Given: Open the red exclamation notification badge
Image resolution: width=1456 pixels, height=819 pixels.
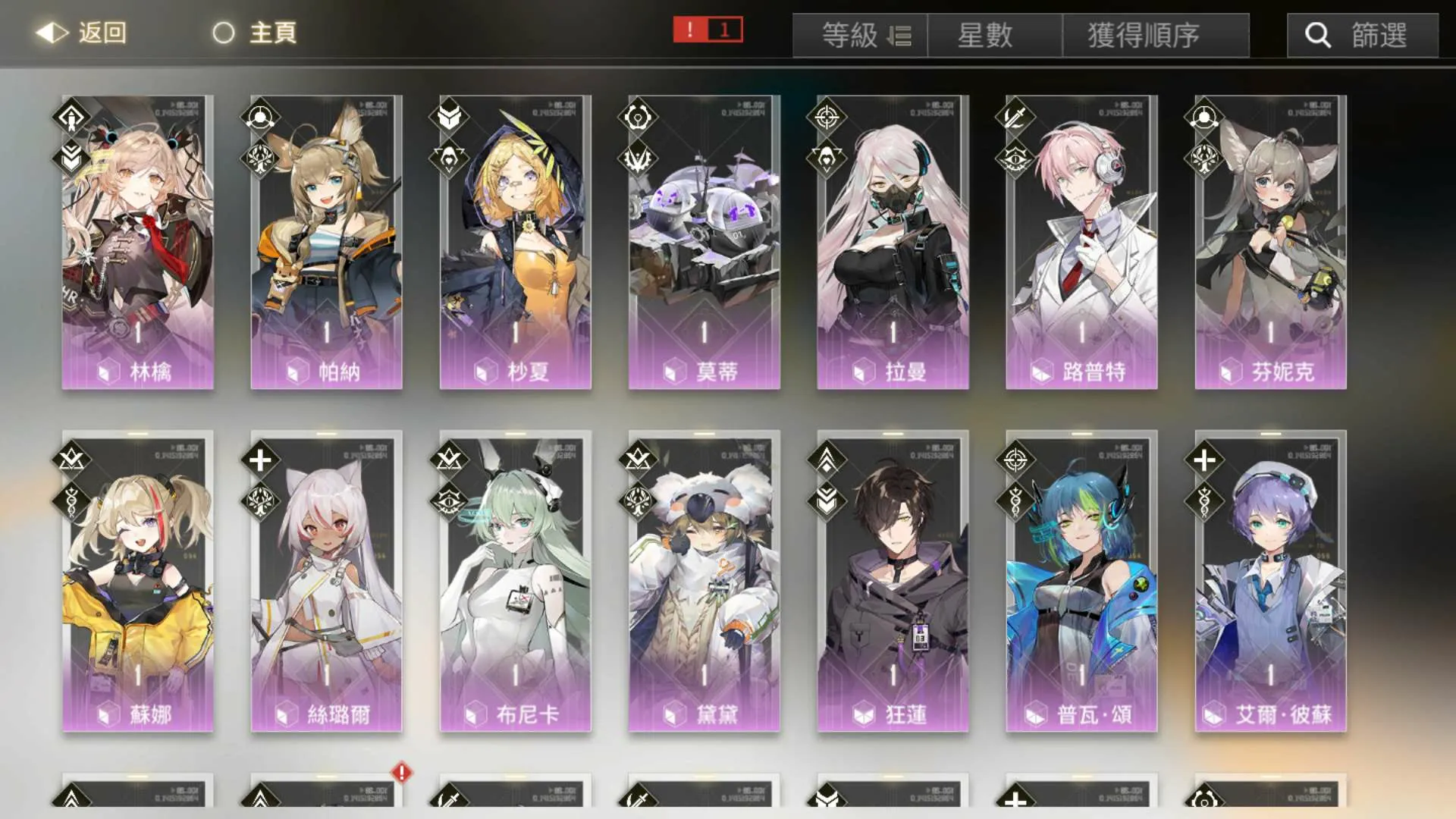Looking at the screenshot, I should pos(708,30).
